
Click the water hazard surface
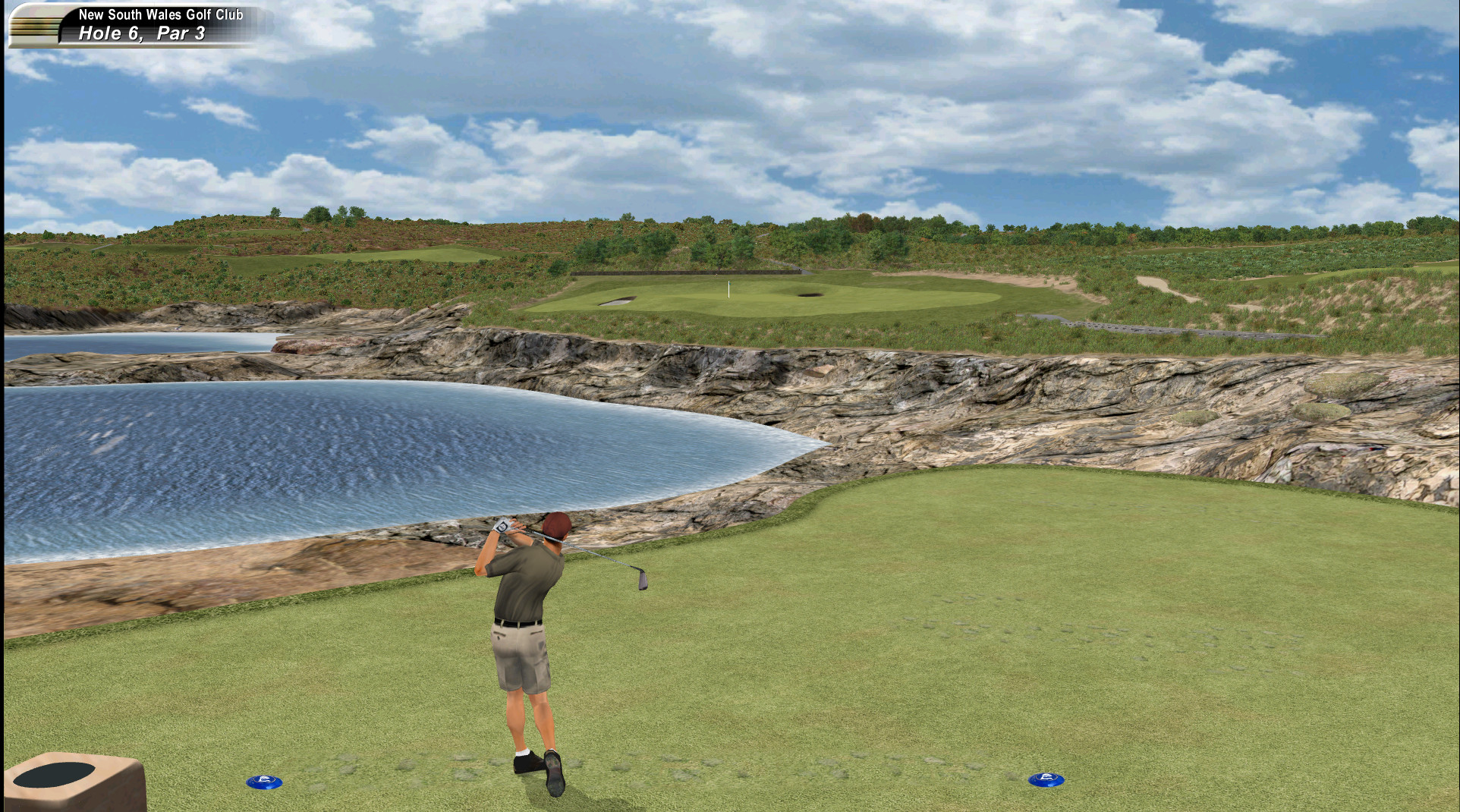[x=304, y=440]
